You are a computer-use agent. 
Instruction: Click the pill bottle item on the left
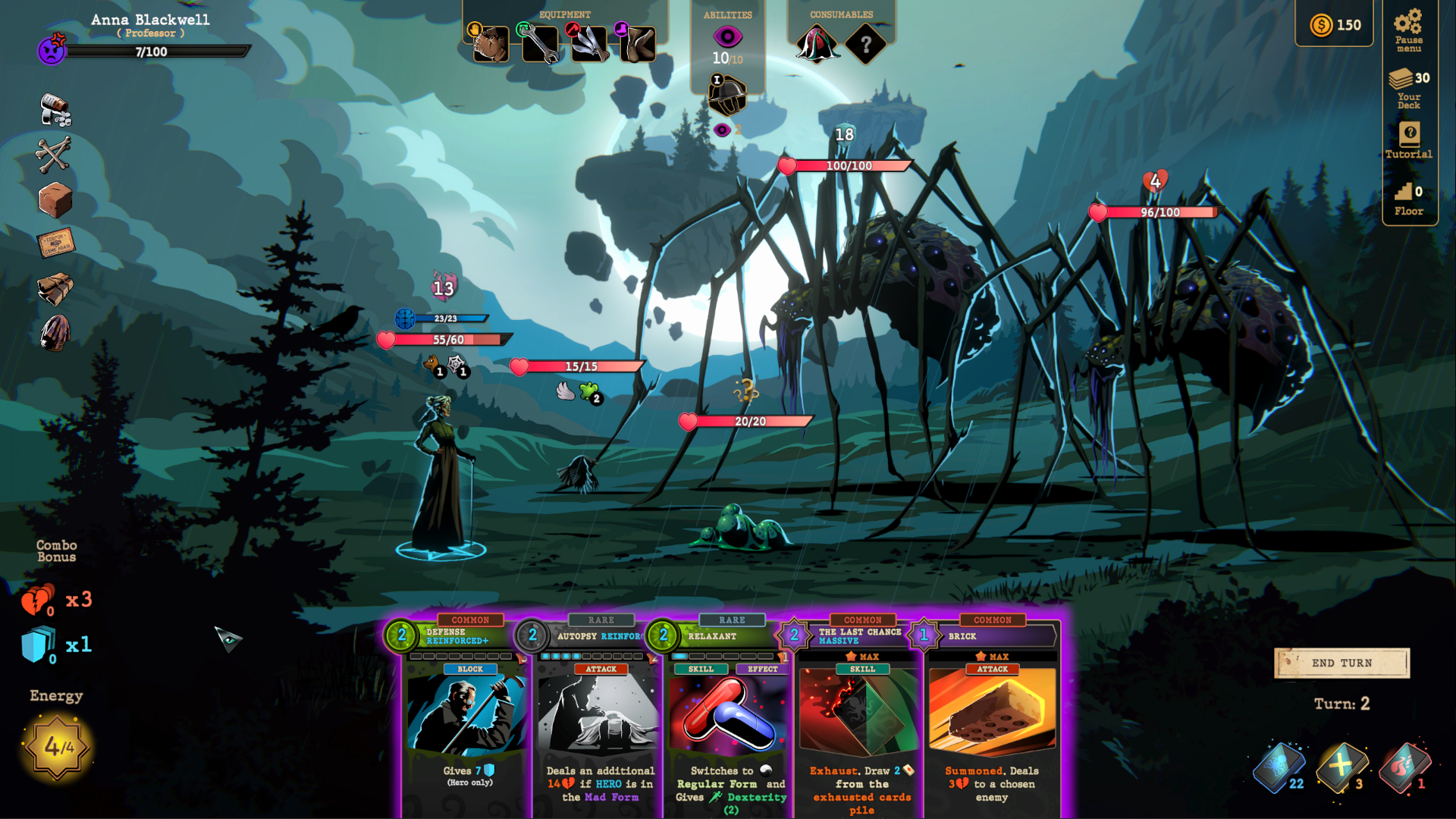tap(53, 110)
